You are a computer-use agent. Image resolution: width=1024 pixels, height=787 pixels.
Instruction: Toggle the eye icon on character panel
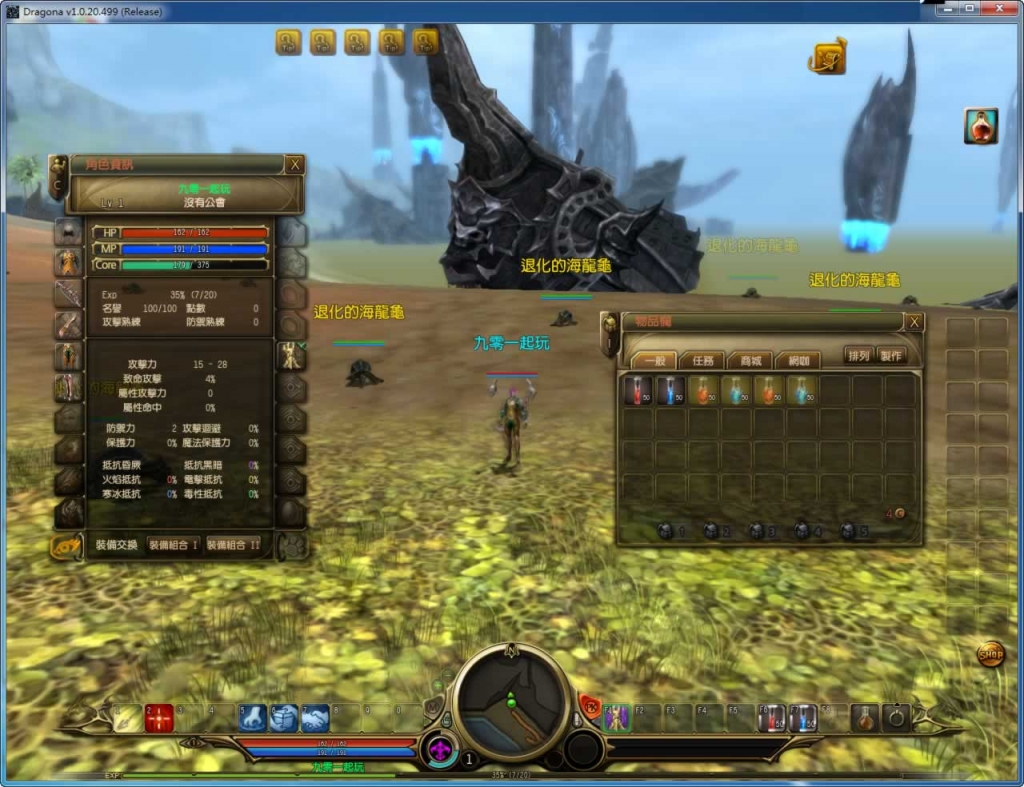(x=66, y=546)
